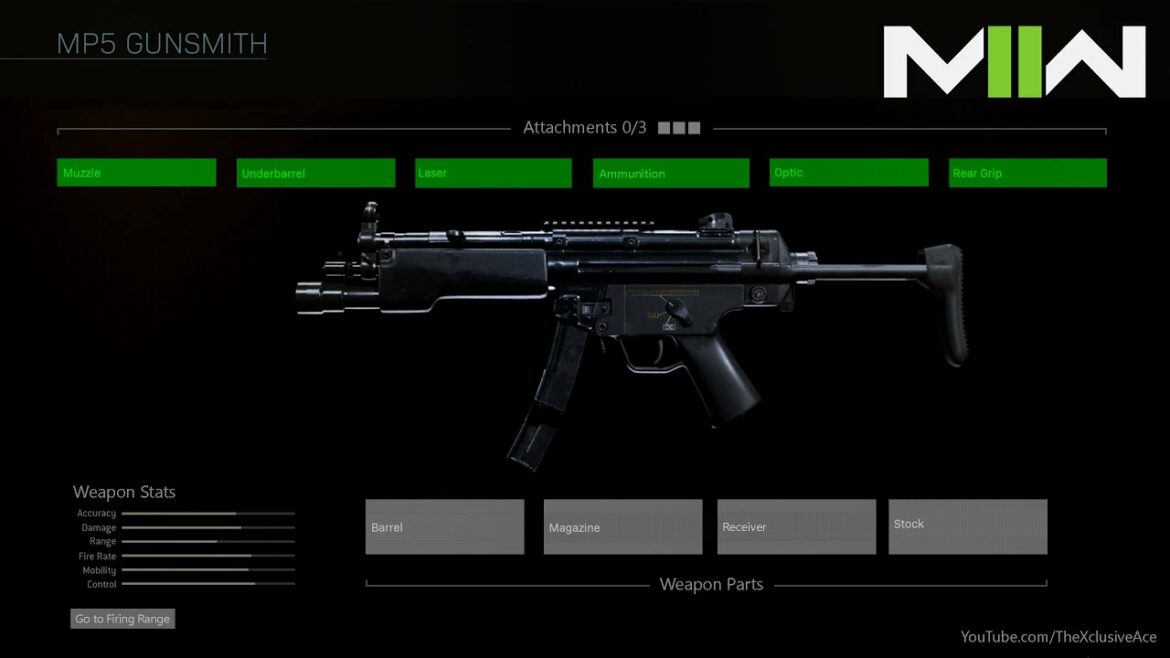The width and height of the screenshot is (1170, 658).
Task: Open the Barrel weapon part
Action: click(x=444, y=526)
